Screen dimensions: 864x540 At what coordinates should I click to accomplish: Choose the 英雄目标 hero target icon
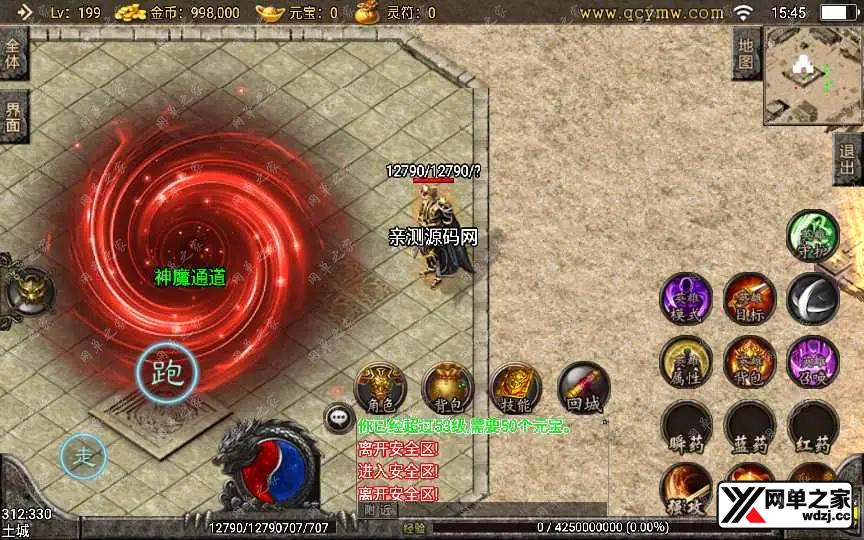[749, 299]
